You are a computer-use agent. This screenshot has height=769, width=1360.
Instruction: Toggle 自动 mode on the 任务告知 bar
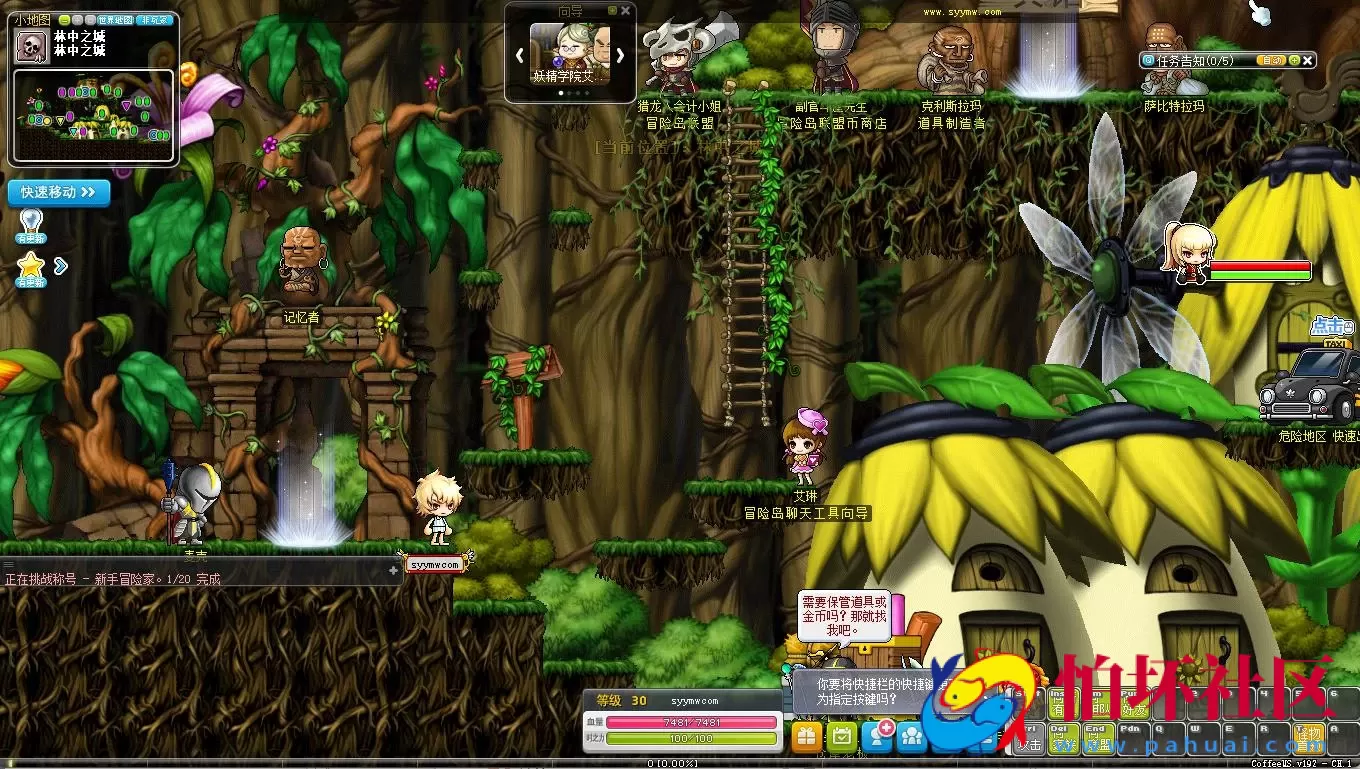pos(1272,60)
